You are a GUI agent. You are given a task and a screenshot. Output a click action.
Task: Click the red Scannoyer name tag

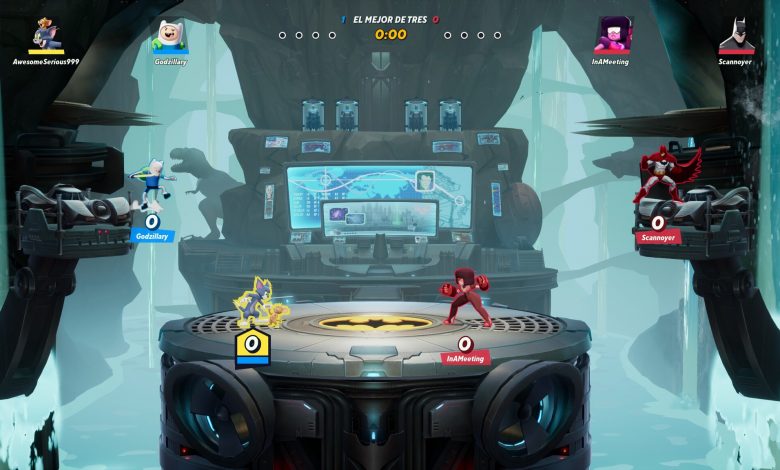pos(658,238)
